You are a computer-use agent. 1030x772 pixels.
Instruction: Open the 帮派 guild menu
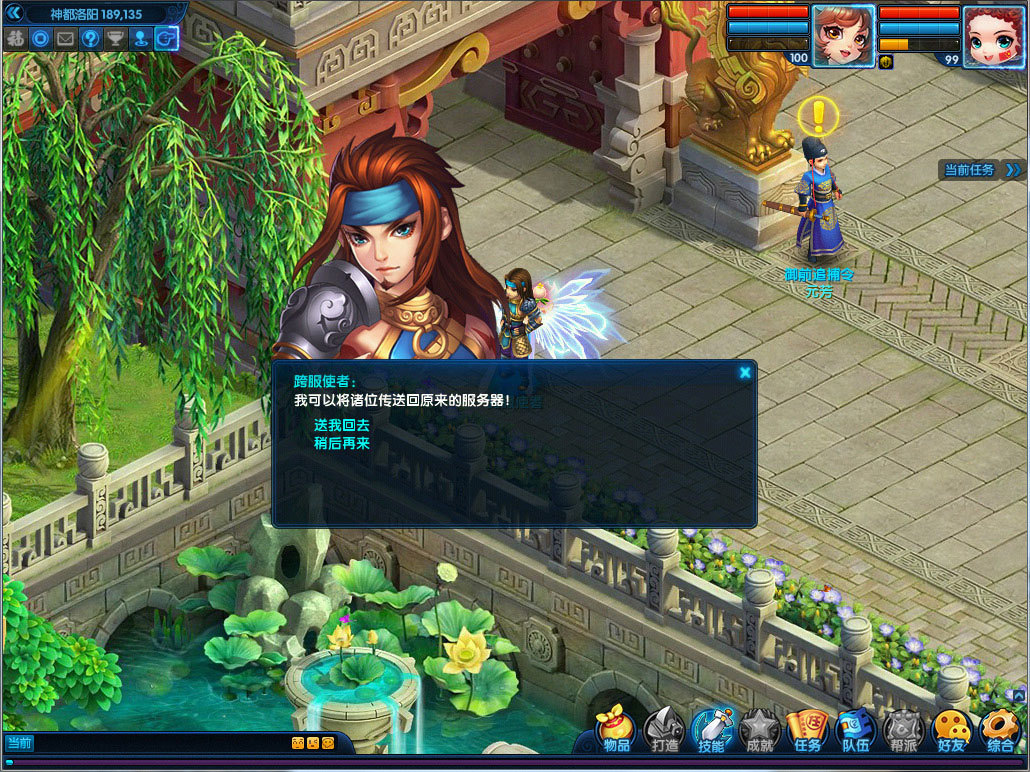(x=903, y=731)
